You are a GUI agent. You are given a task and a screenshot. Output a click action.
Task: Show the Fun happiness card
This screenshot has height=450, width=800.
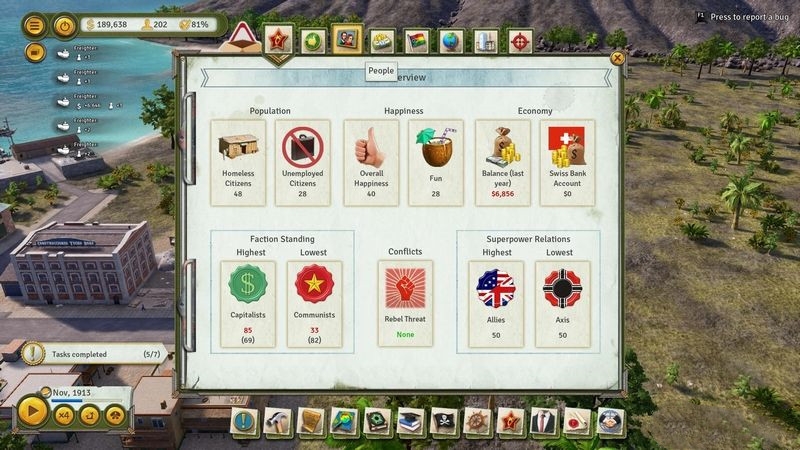(435, 163)
